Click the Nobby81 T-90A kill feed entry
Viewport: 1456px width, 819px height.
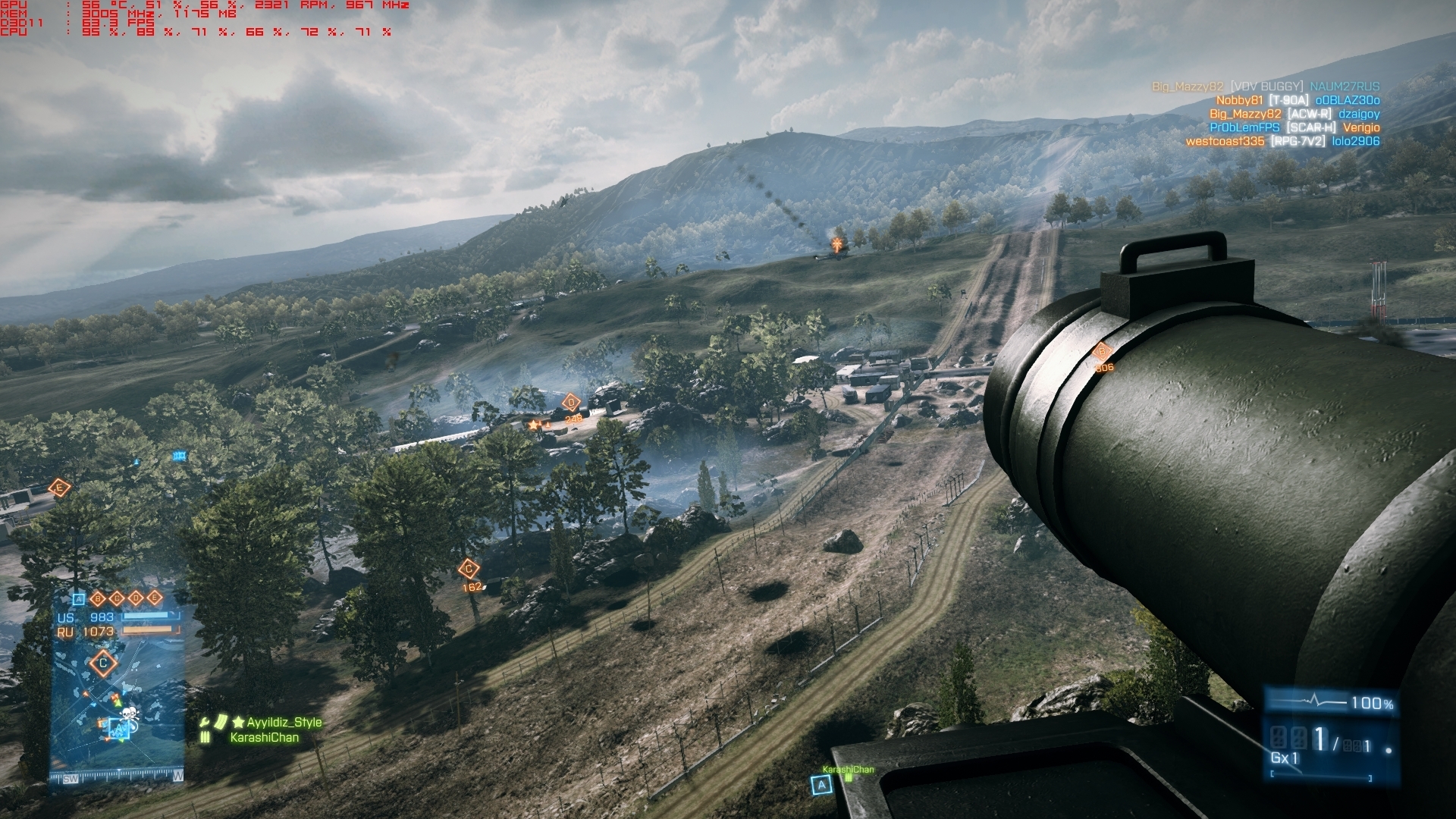1297,100
